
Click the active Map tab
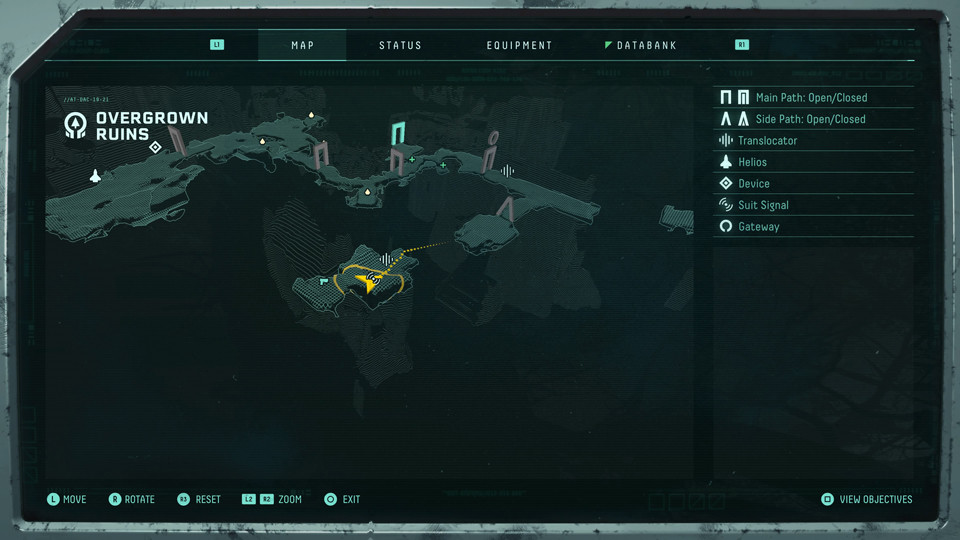tap(302, 45)
